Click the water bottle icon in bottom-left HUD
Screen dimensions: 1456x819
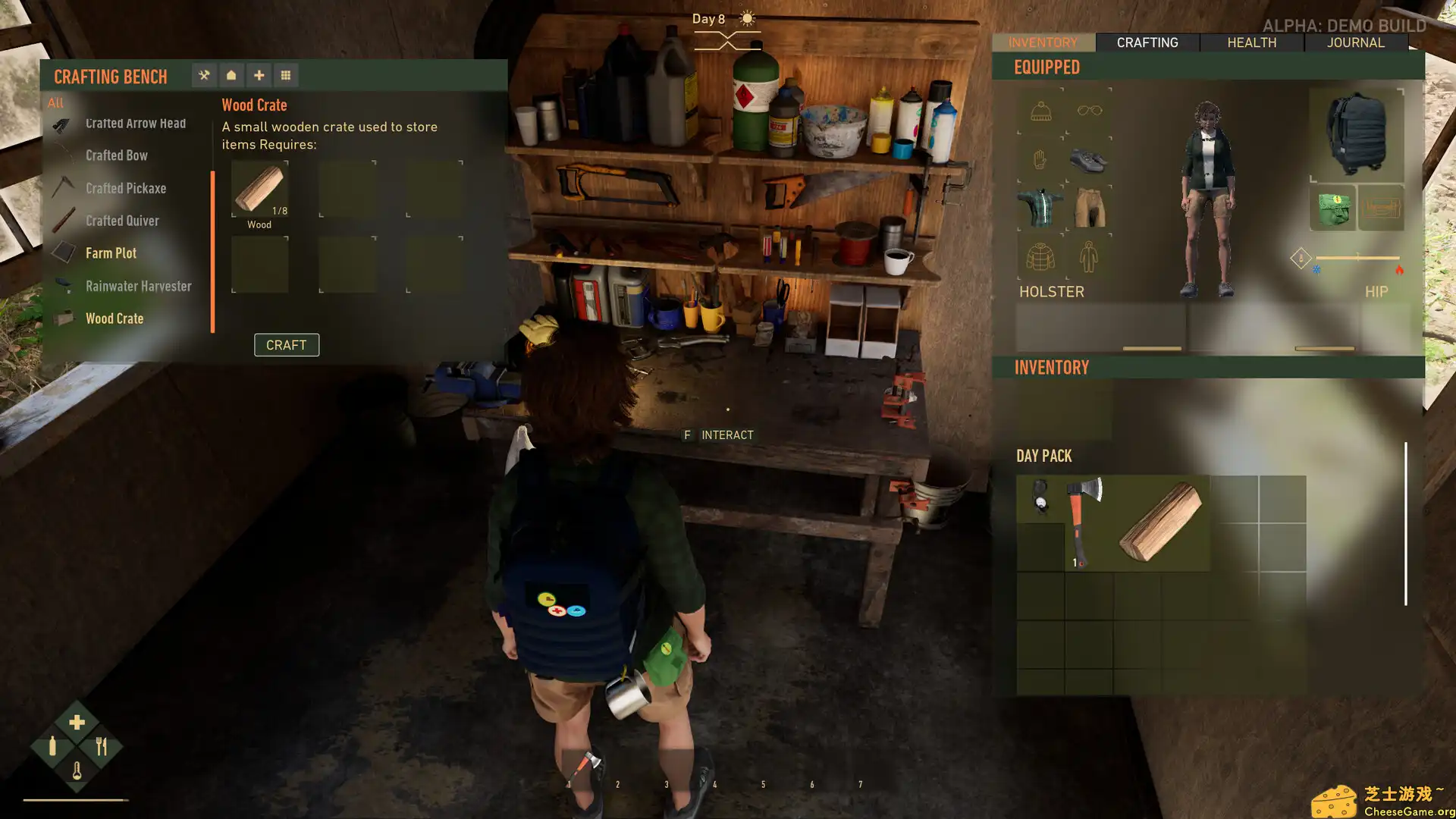pos(52,745)
